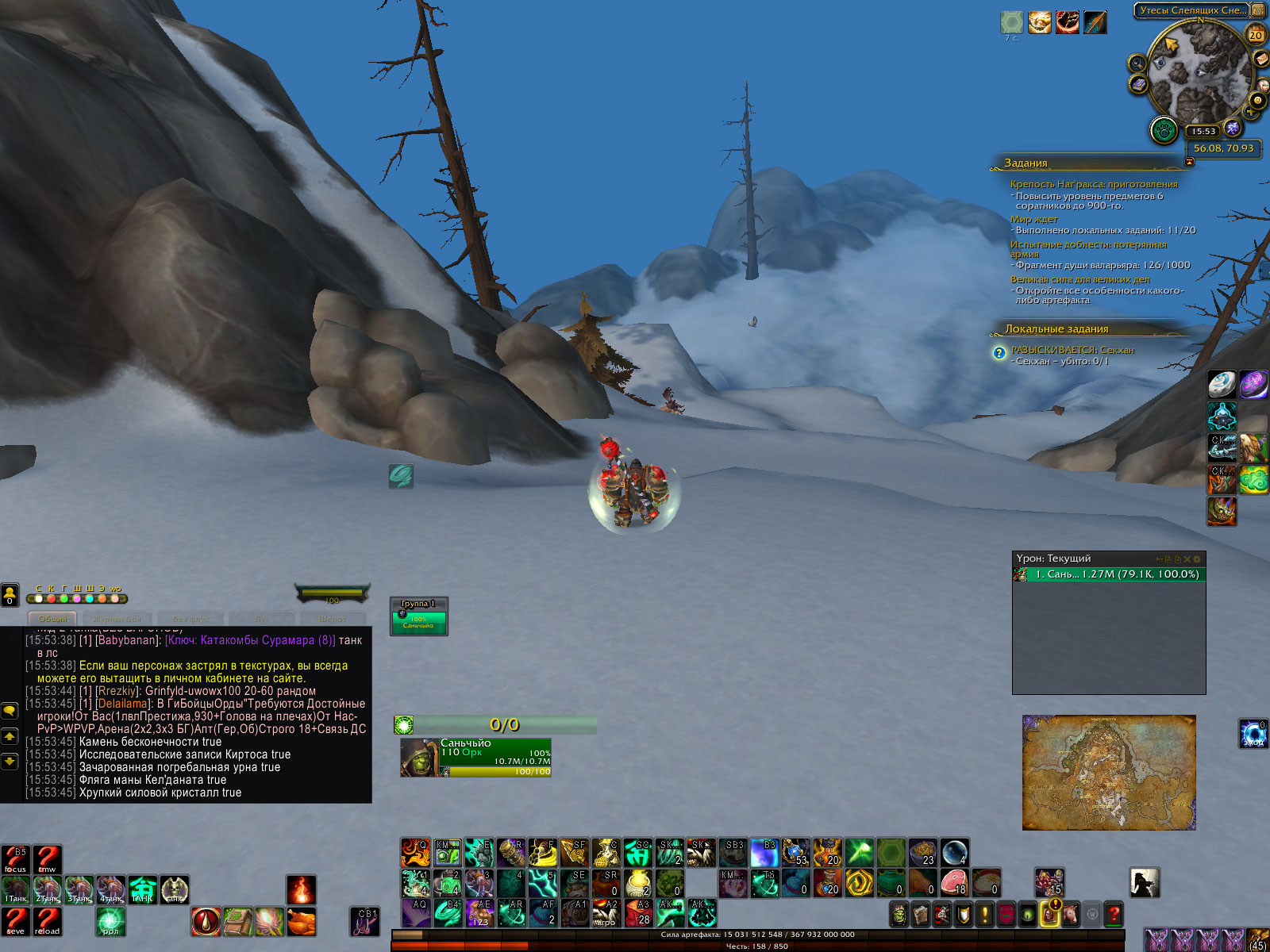Viewport: 1270px width, 952px height.
Task: Select the Общий chat tab
Action: (52, 619)
